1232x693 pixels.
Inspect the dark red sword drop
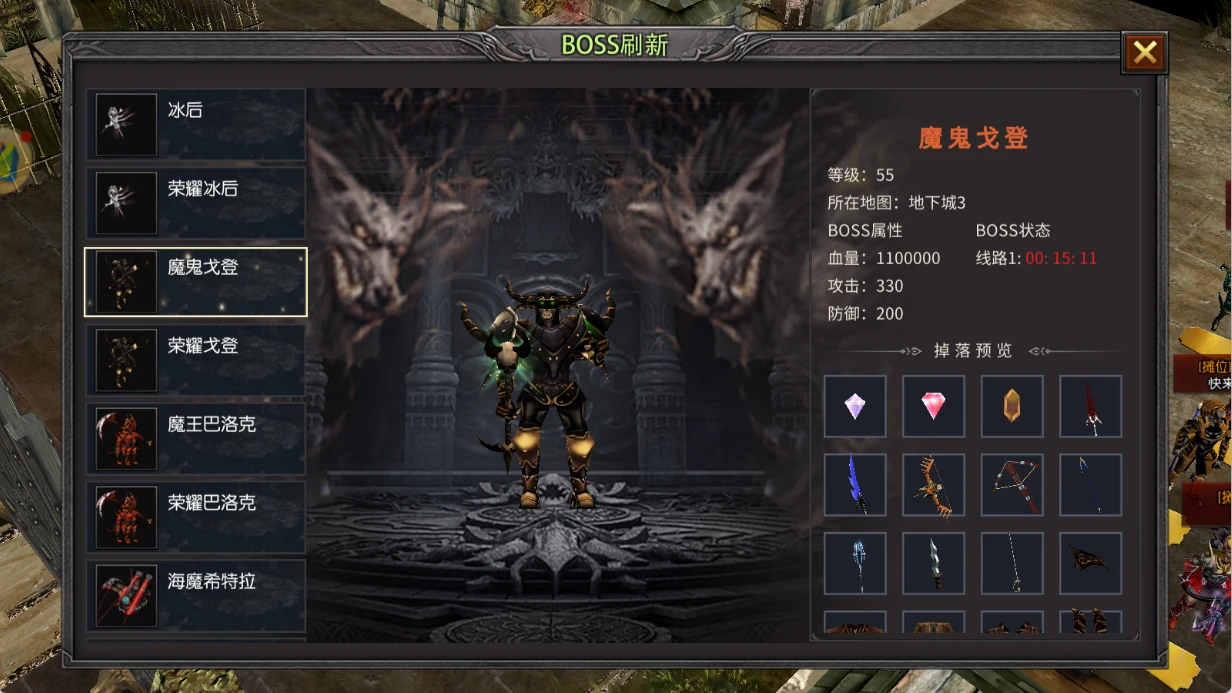click(1090, 406)
